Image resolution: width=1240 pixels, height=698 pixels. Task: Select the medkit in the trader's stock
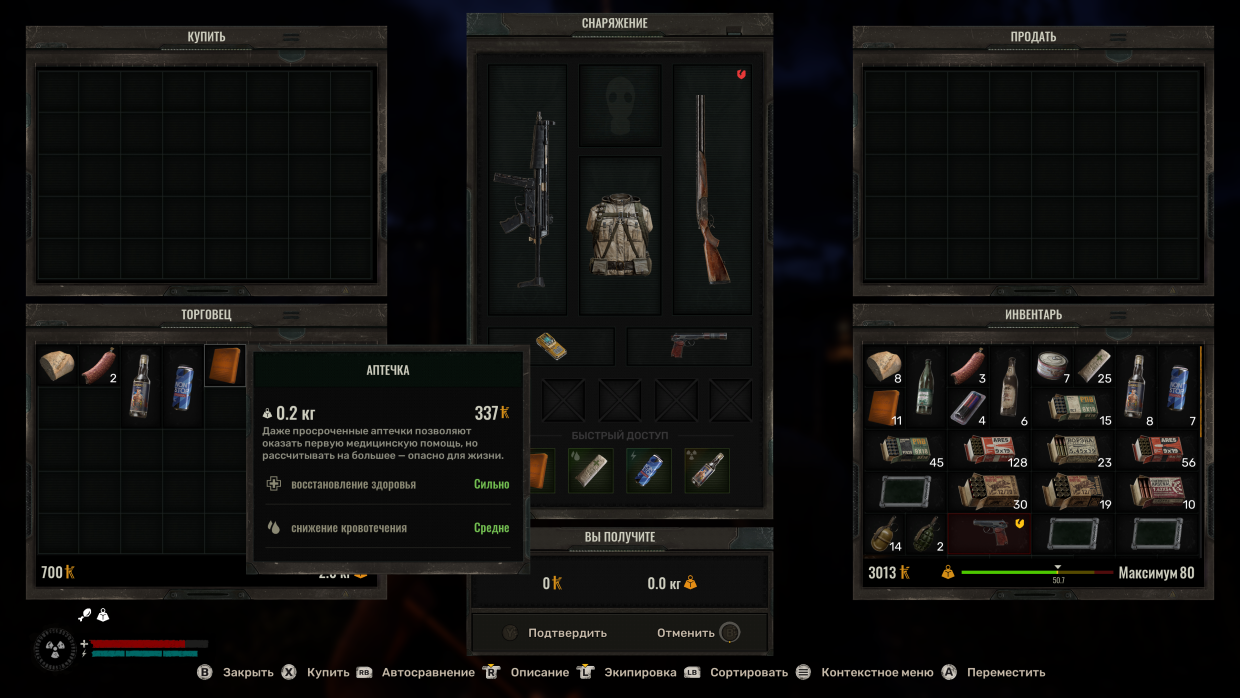225,366
